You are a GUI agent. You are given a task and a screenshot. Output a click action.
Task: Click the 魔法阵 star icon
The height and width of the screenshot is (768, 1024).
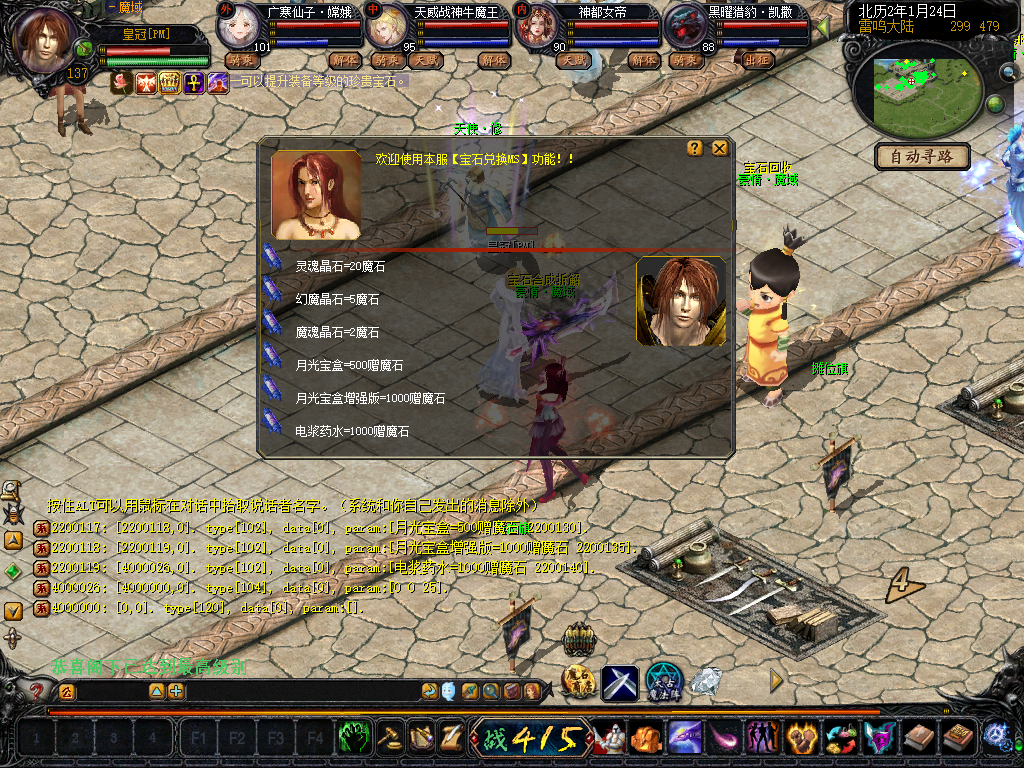[x=663, y=682]
